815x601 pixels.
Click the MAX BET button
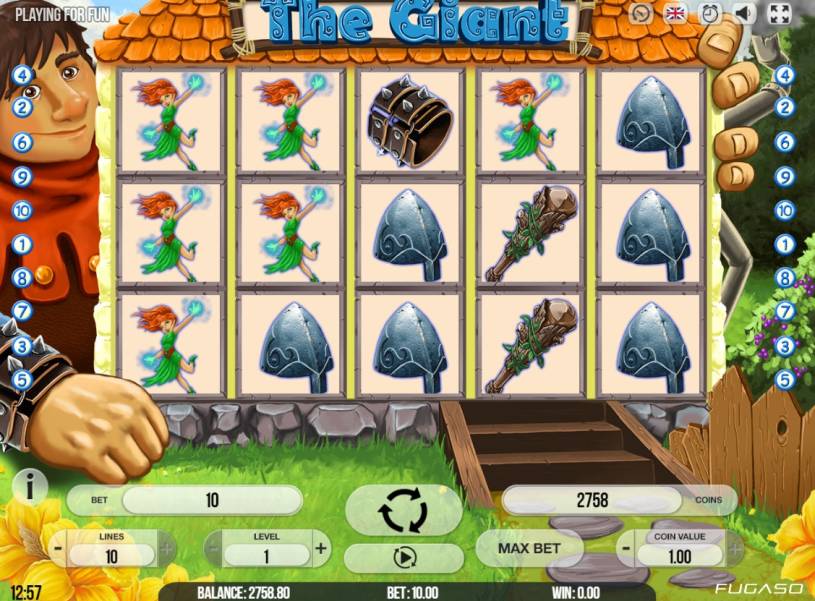528,548
